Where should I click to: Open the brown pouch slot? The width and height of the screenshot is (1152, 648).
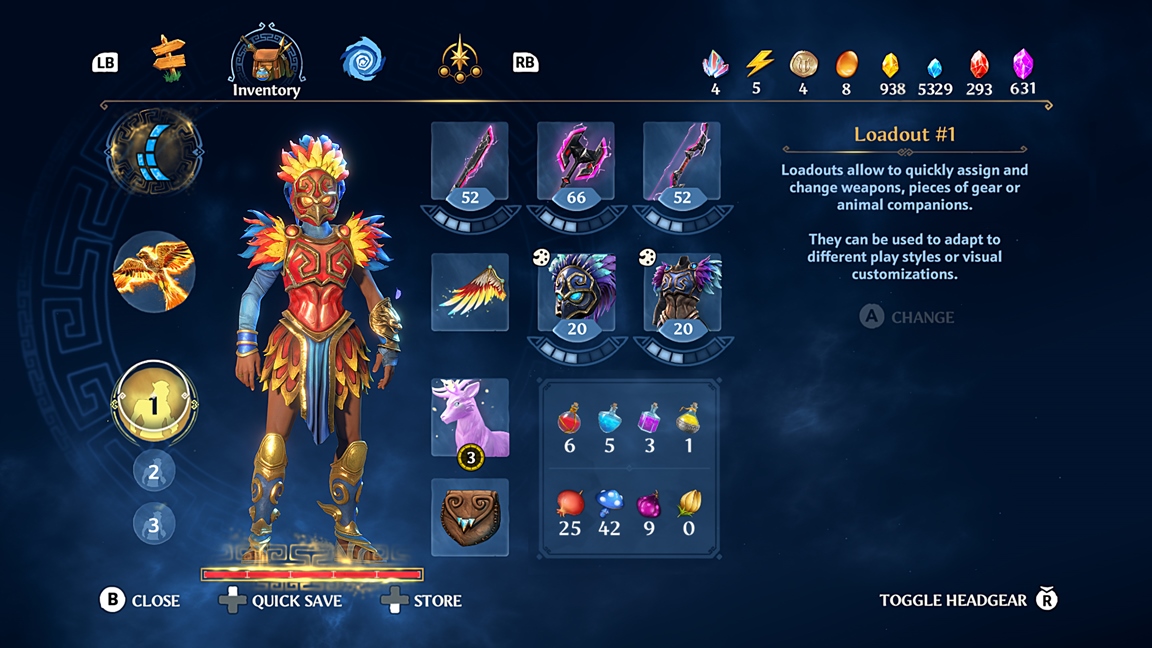pyautogui.click(x=470, y=517)
